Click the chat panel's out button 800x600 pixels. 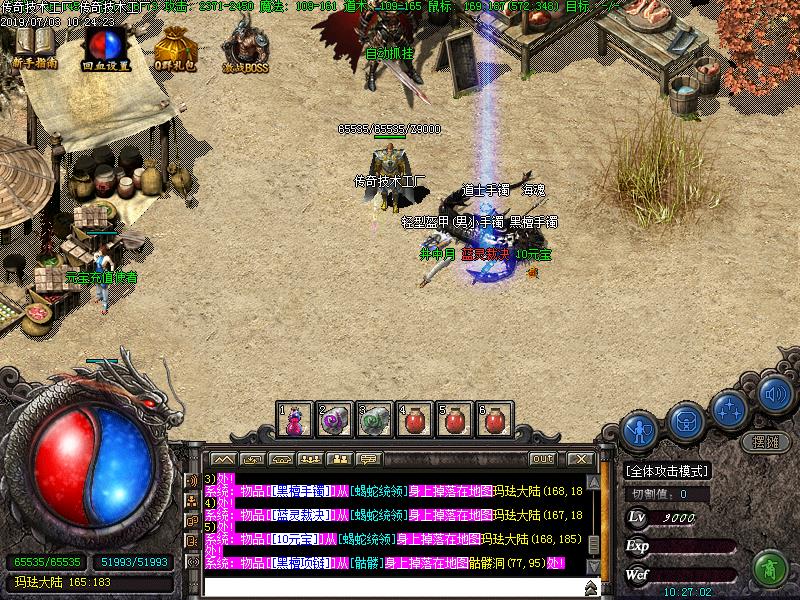(542, 458)
